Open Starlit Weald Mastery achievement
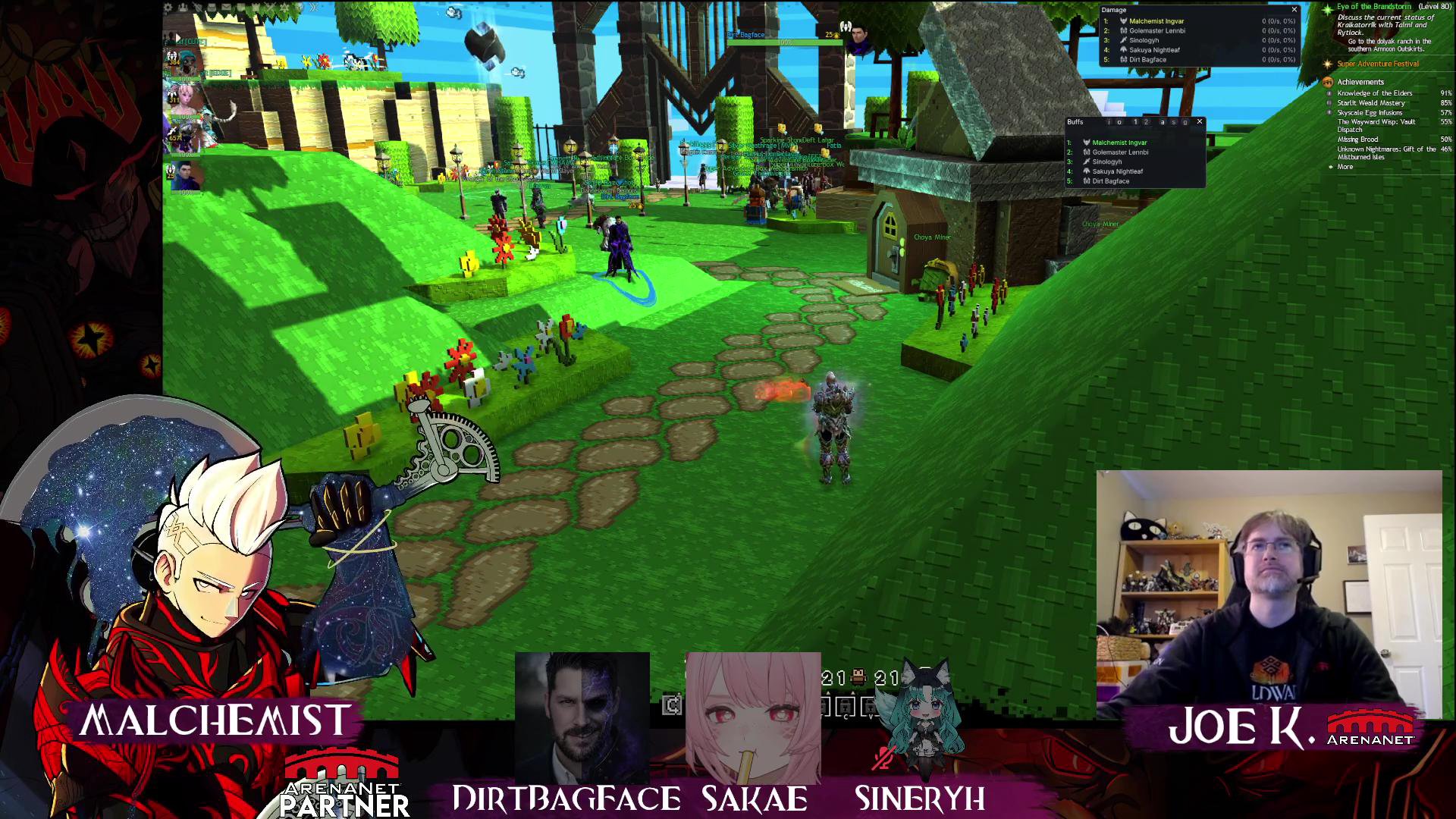The width and height of the screenshot is (1456, 819). (1370, 103)
